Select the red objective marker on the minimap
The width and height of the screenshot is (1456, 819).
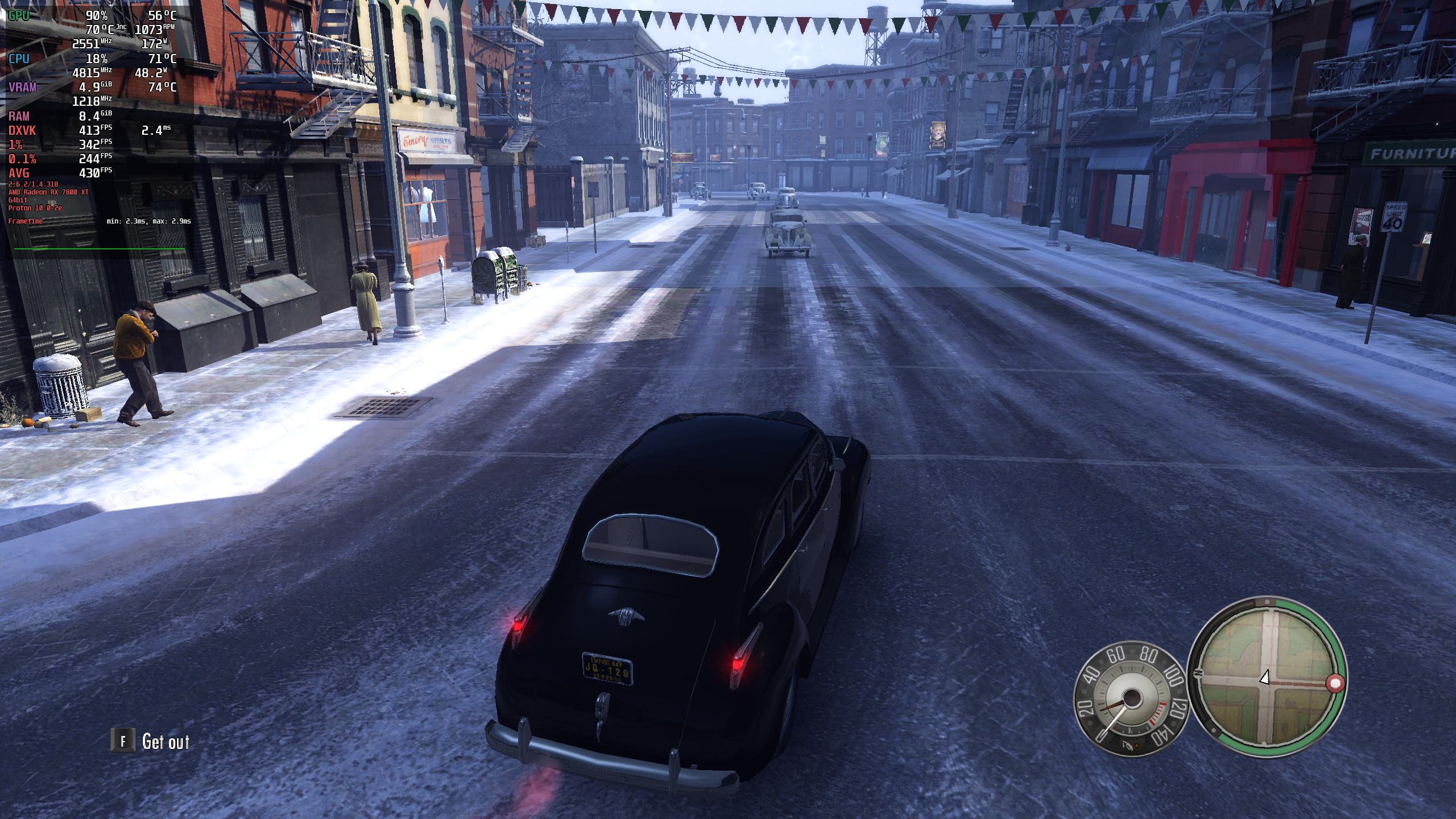pyautogui.click(x=1335, y=683)
